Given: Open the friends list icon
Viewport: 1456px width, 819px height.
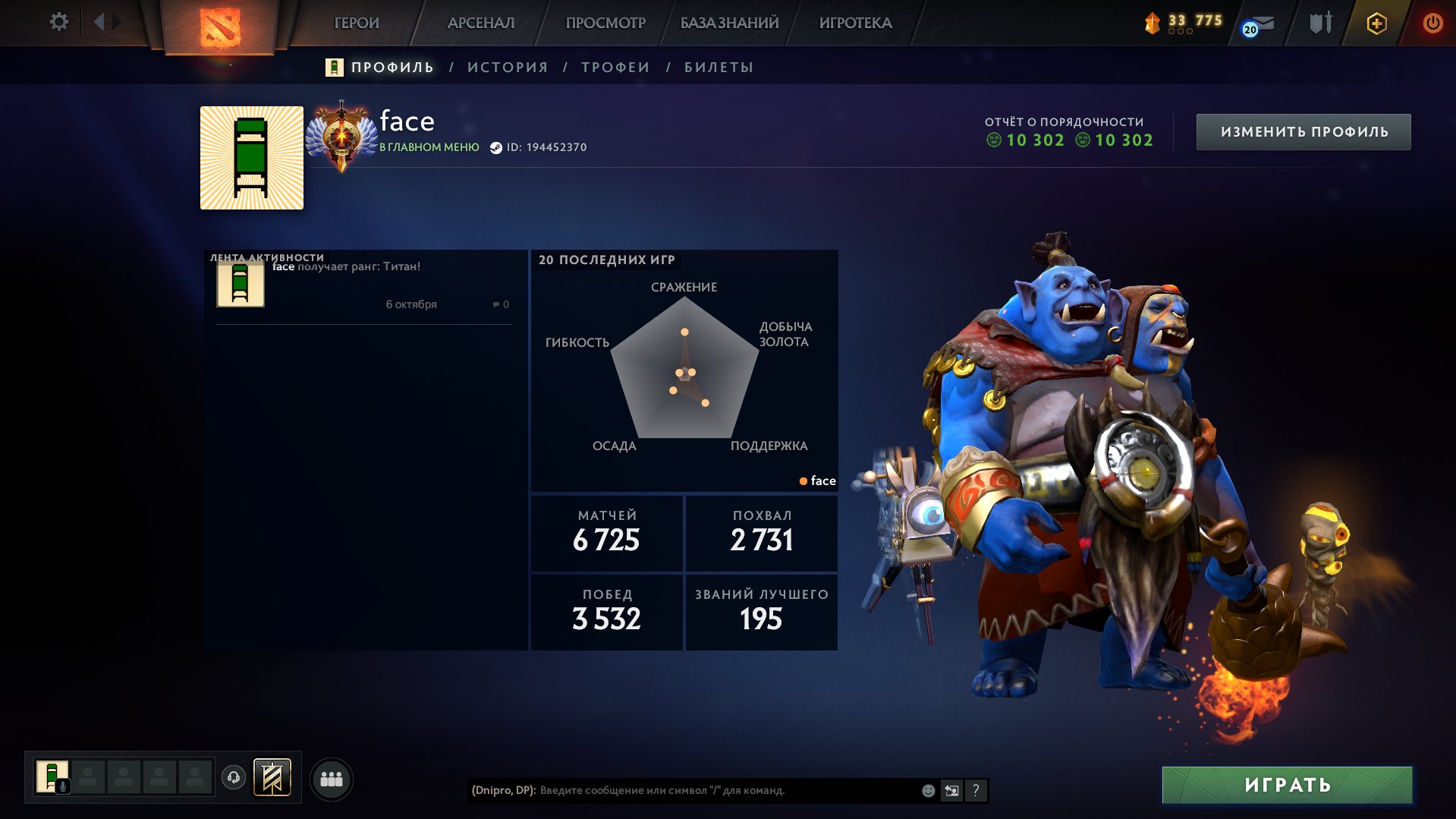Looking at the screenshot, I should (x=332, y=780).
